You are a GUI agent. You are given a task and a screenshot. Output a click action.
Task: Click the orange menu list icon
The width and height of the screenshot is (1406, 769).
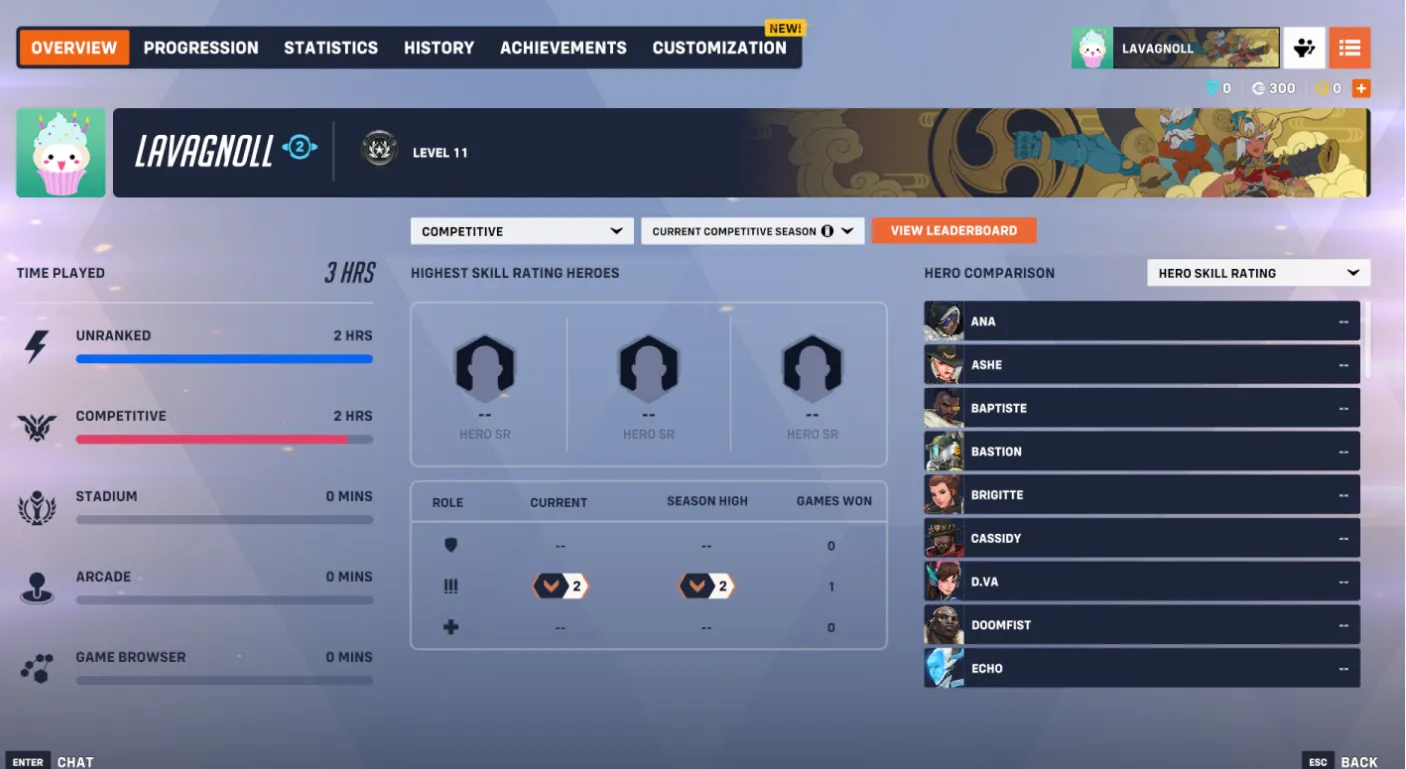pos(1350,47)
